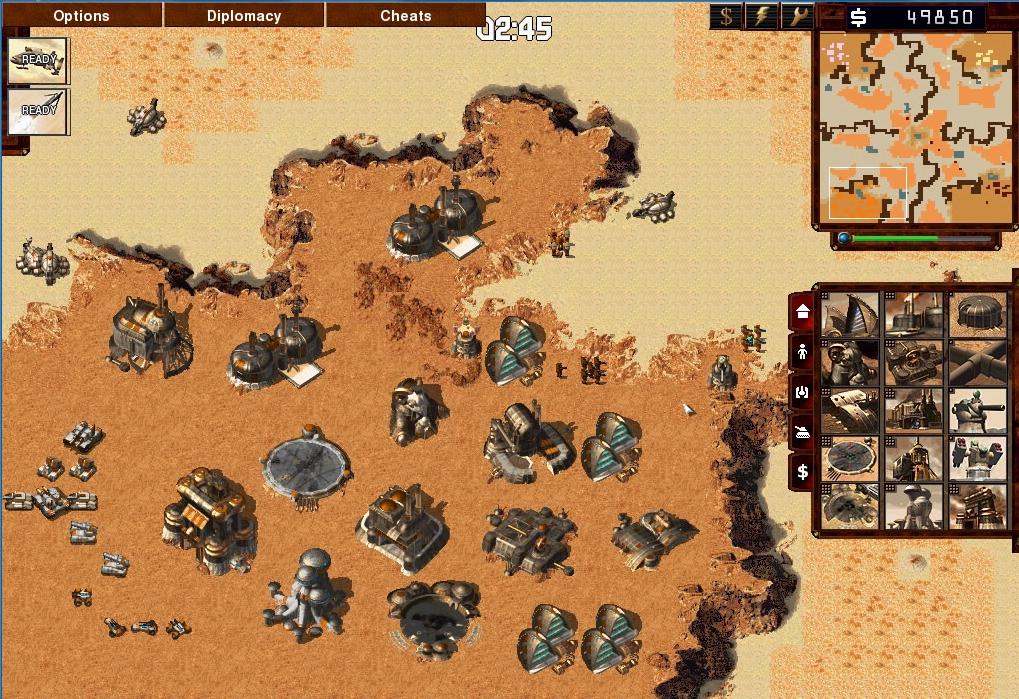Build the domed silo structure
1019x699 pixels.
(978, 314)
